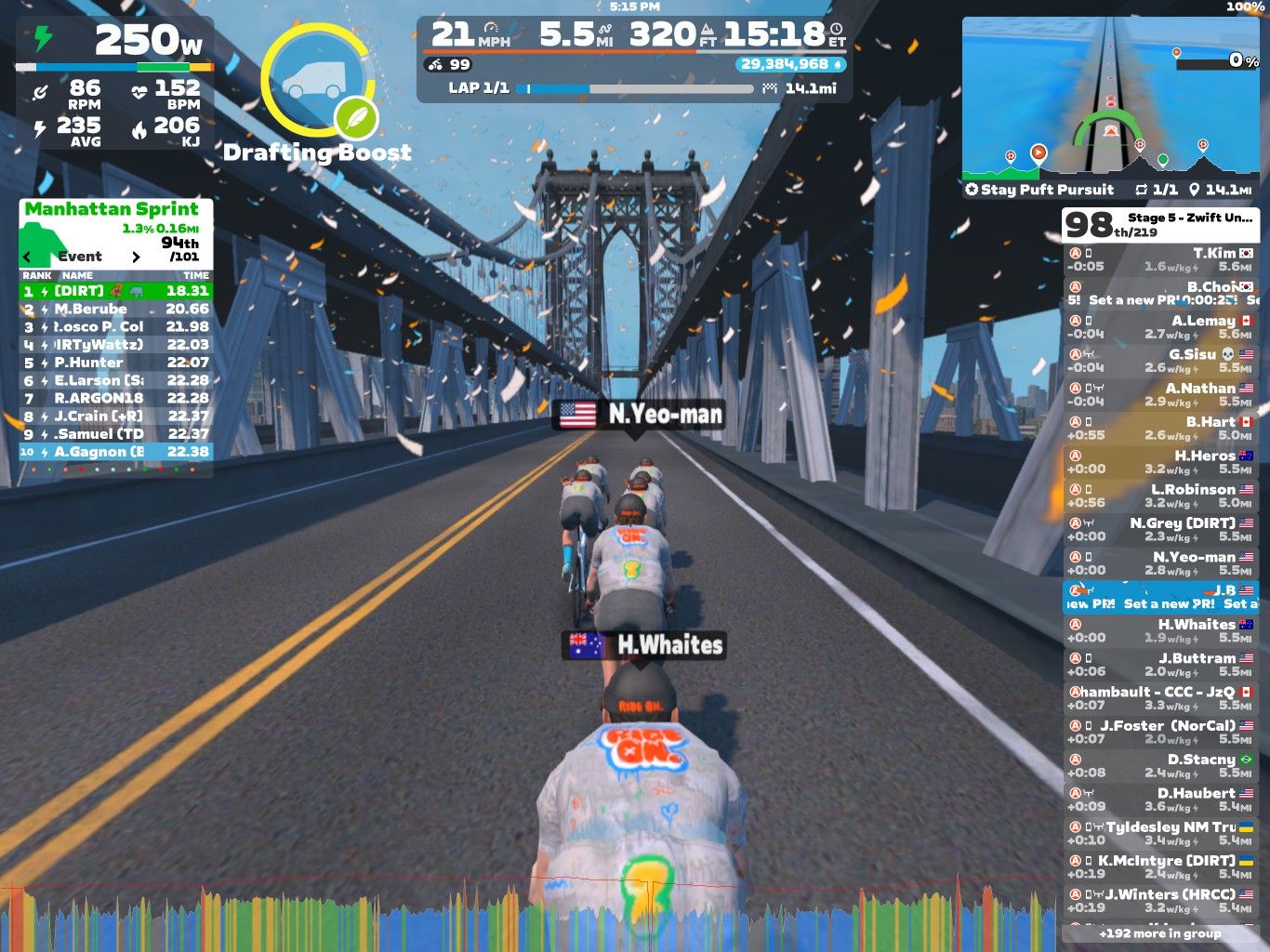Click the lap loop icon showing 1/1
Image resolution: width=1270 pixels, height=952 pixels.
(x=1144, y=191)
